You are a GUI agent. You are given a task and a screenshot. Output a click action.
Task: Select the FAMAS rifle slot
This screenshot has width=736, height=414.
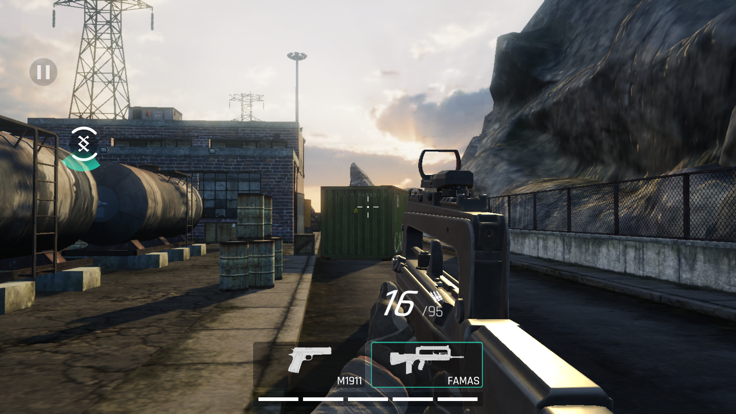(x=427, y=365)
